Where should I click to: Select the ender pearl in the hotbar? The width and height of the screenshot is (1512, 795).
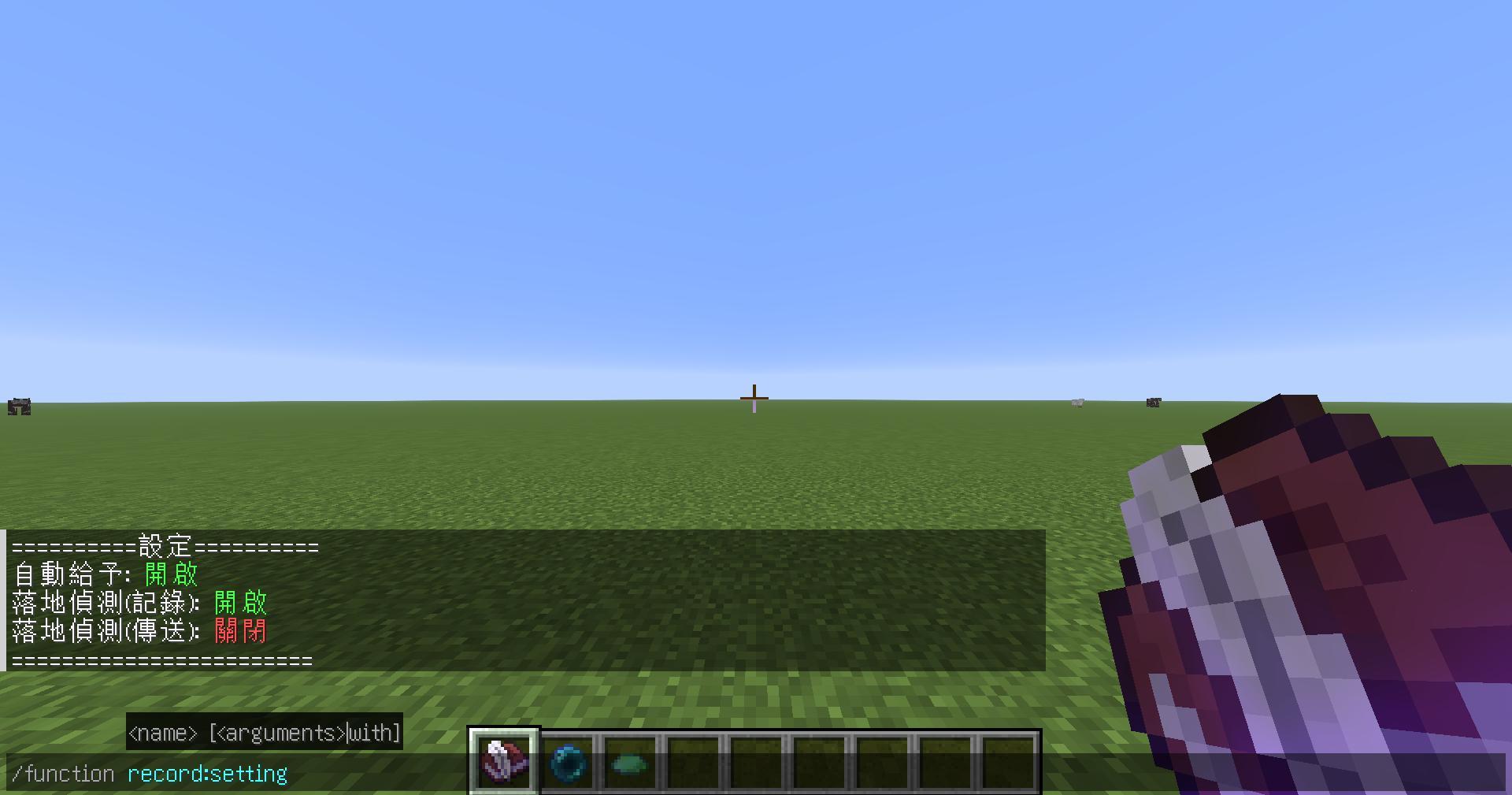point(569,761)
